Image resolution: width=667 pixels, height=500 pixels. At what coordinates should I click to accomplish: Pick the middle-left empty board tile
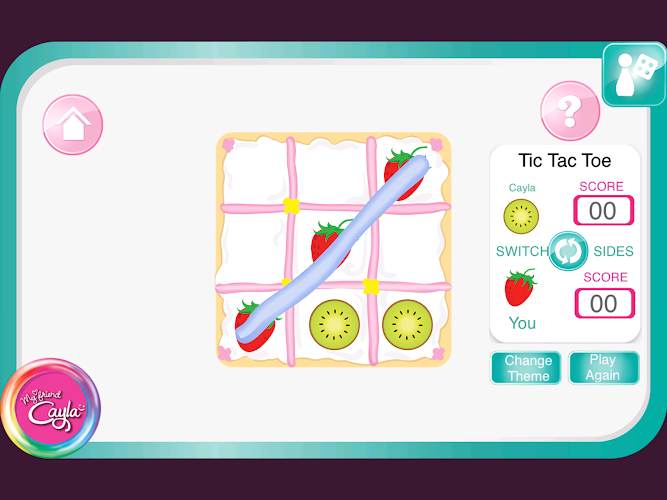pos(254,245)
